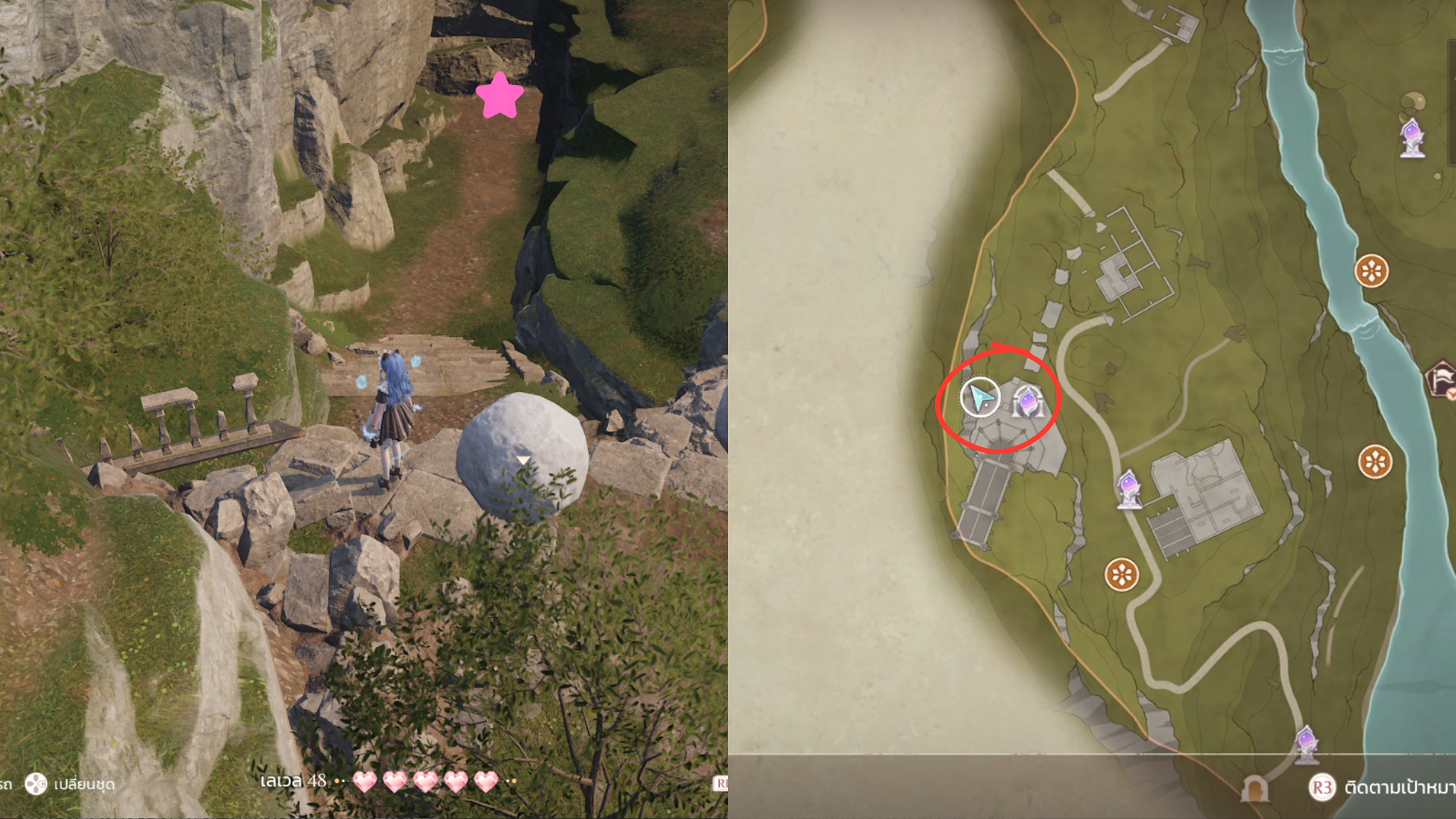1456x819 pixels.
Task: Choose the warp spire beside the mushroom-shaped landmark
Action: tap(1412, 136)
